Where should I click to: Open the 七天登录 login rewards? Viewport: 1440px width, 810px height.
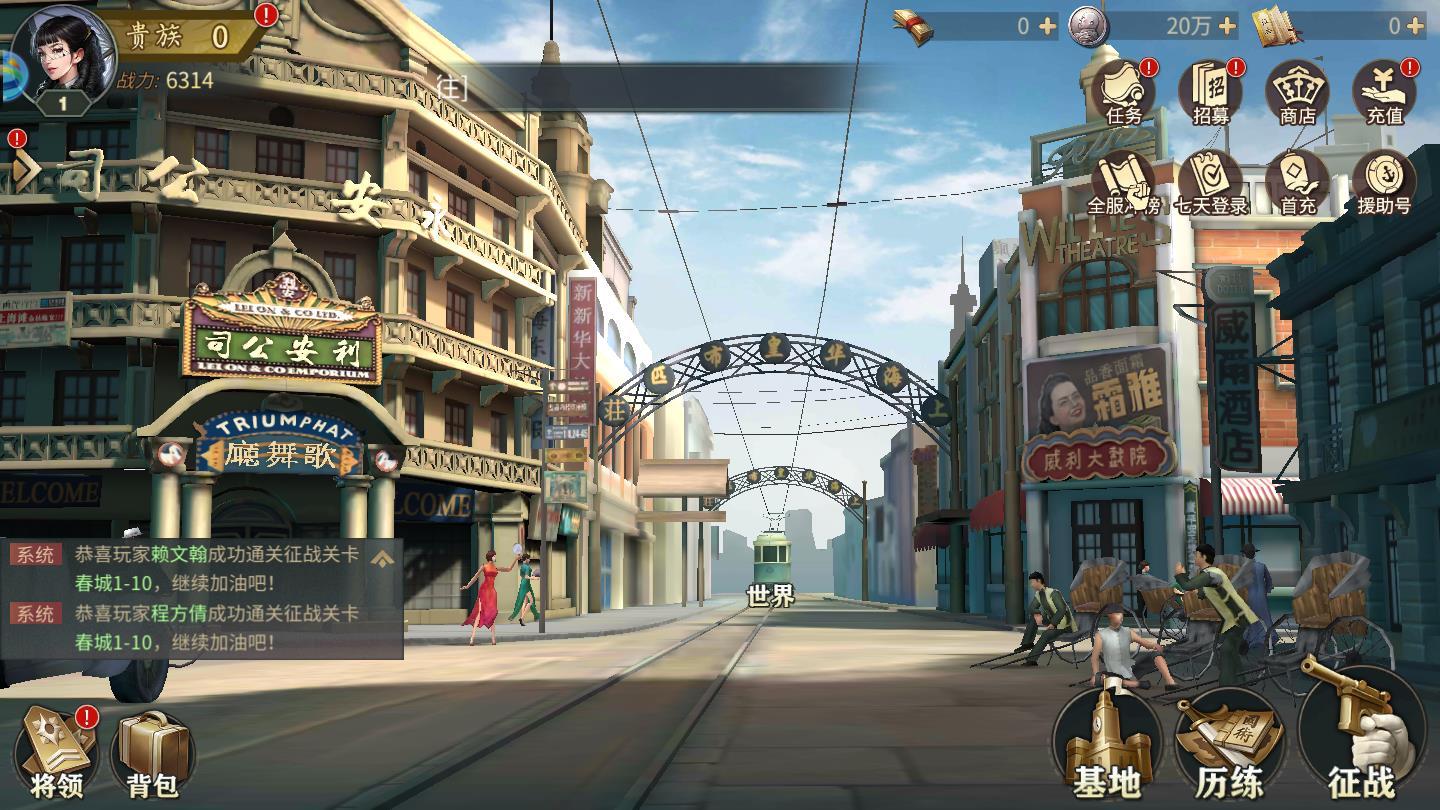[x=1211, y=185]
